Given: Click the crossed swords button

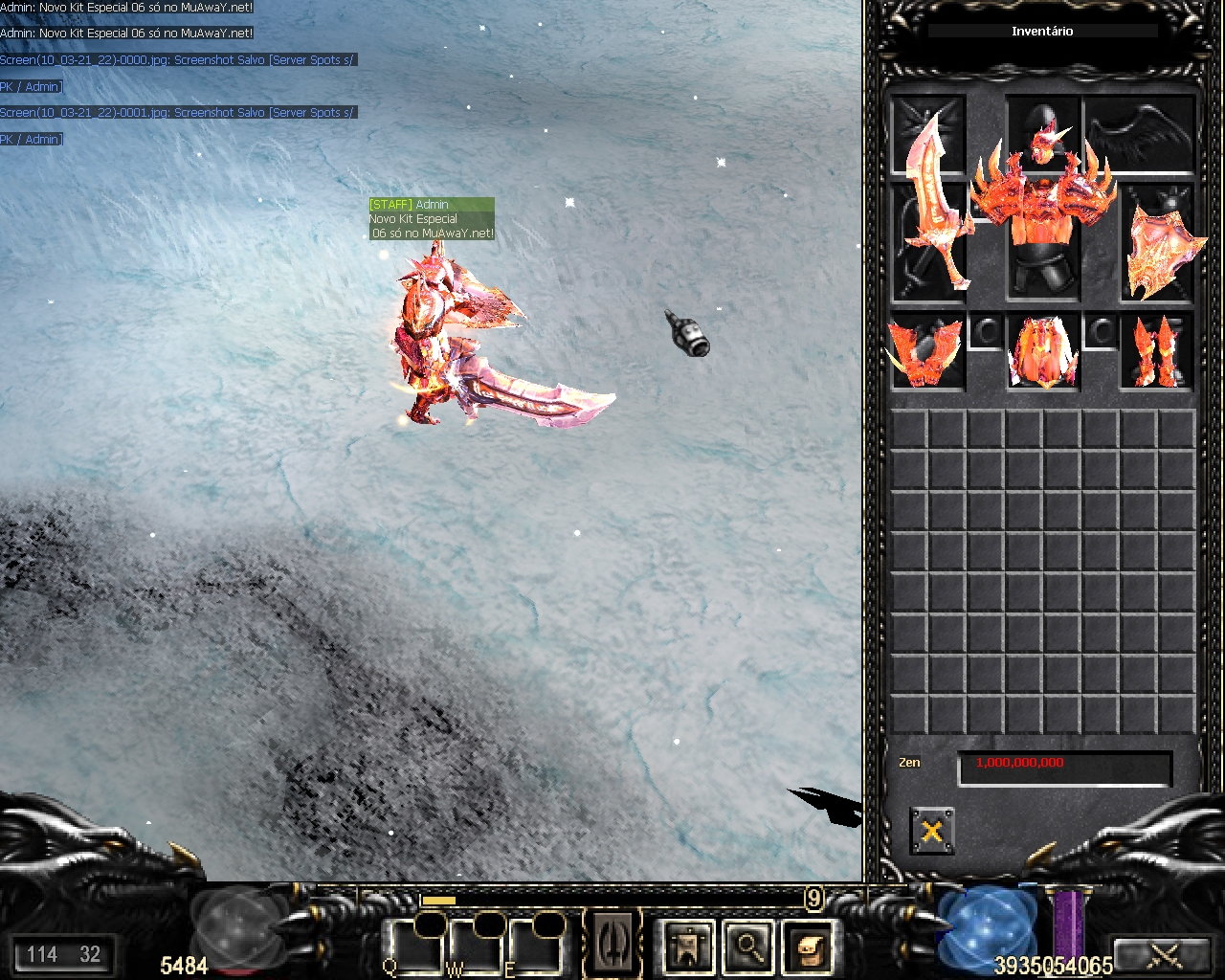Looking at the screenshot, I should 1165,954.
